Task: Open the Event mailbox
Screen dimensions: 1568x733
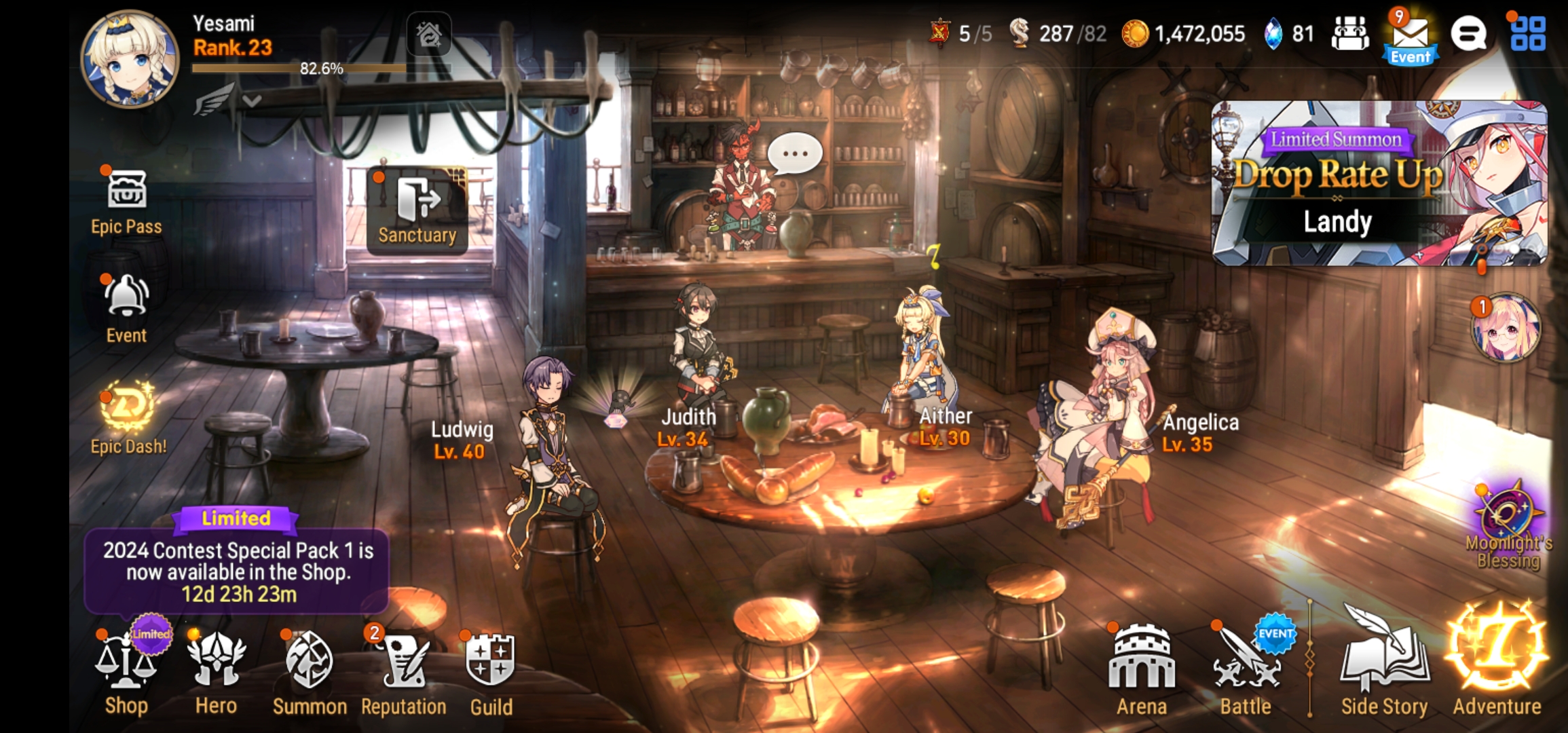Action: (x=1411, y=37)
